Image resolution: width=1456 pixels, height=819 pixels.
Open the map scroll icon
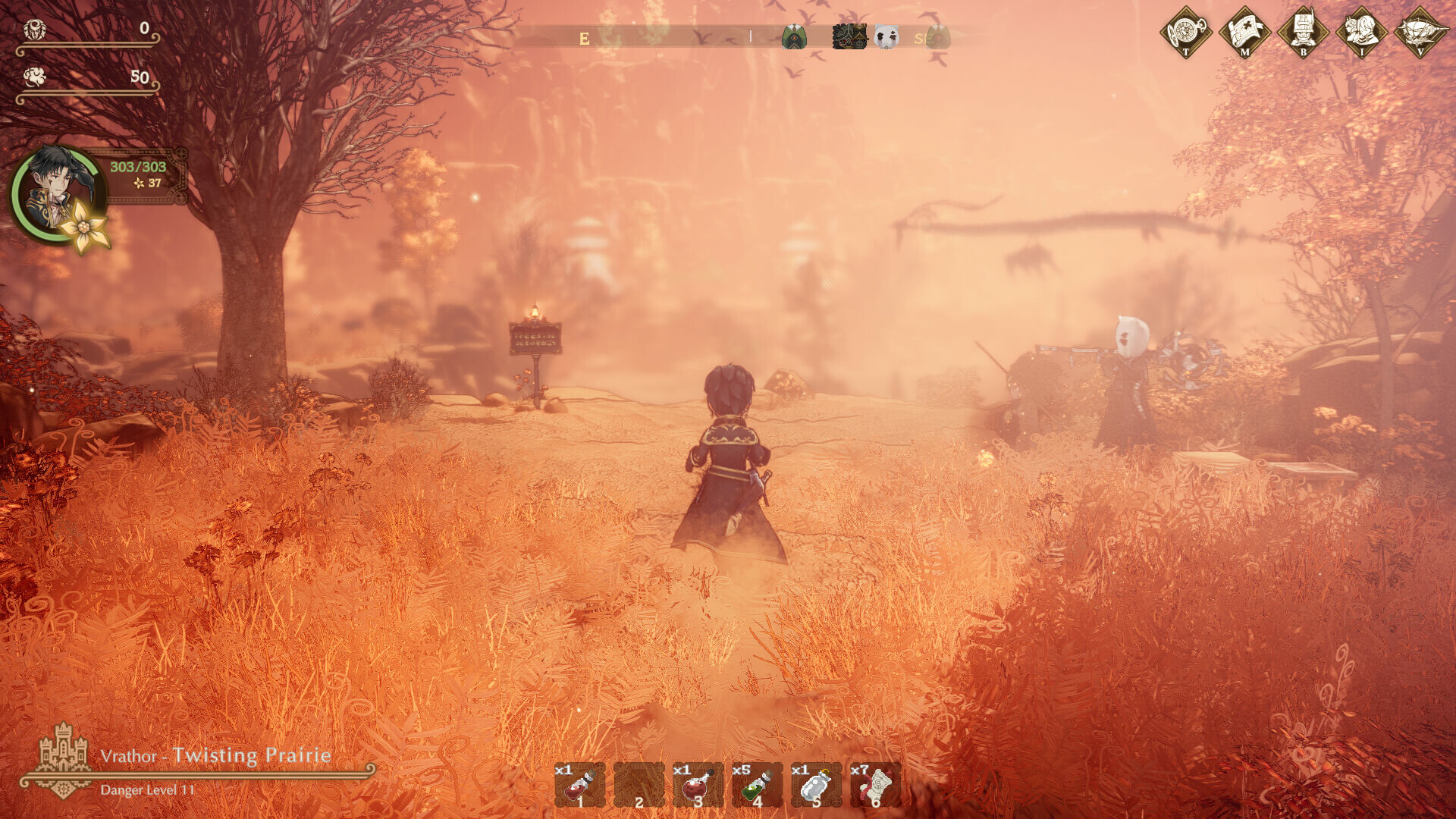tap(1244, 32)
